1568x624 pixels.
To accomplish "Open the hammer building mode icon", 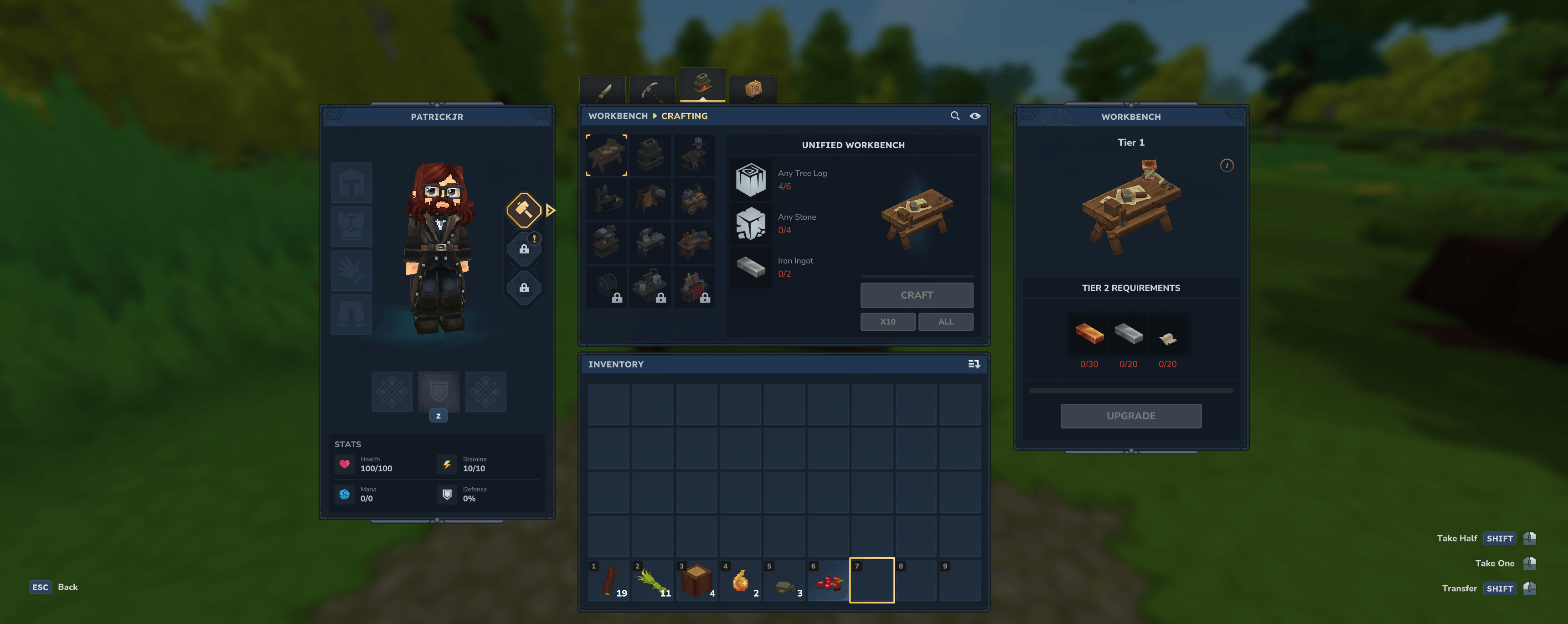I will (x=523, y=210).
